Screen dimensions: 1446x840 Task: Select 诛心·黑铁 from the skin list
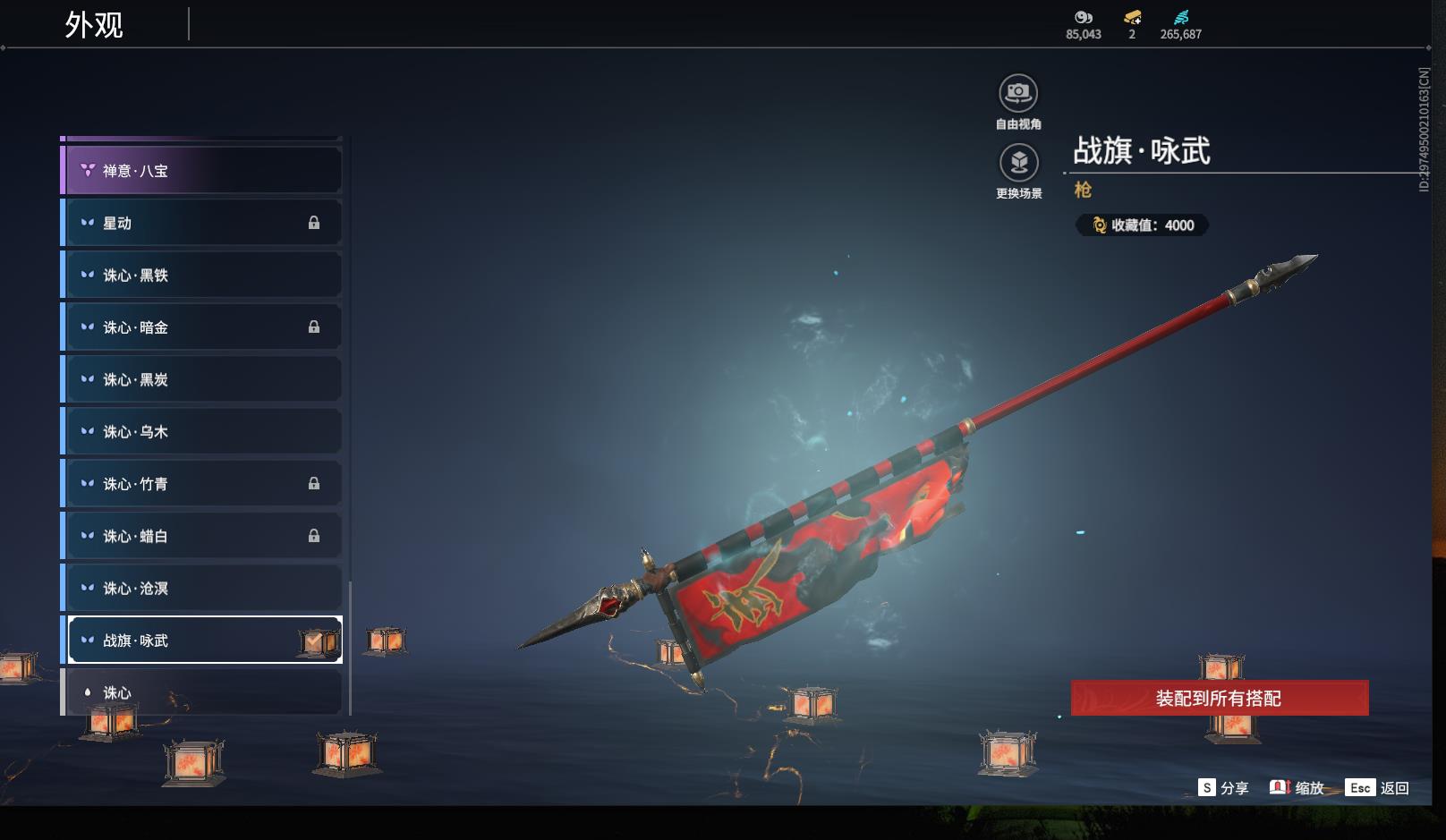(203, 275)
